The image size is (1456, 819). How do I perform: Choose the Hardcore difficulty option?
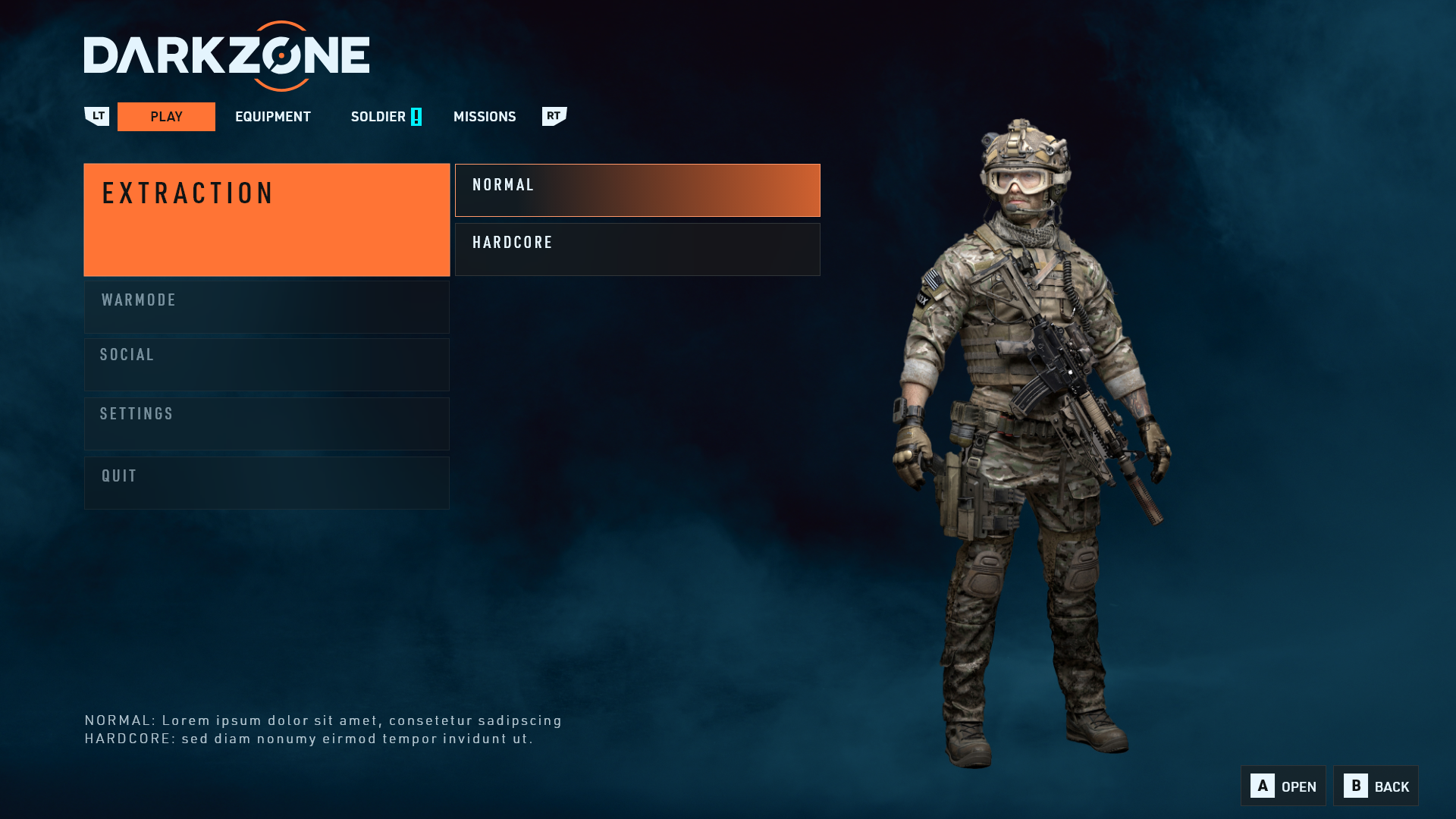(x=637, y=249)
